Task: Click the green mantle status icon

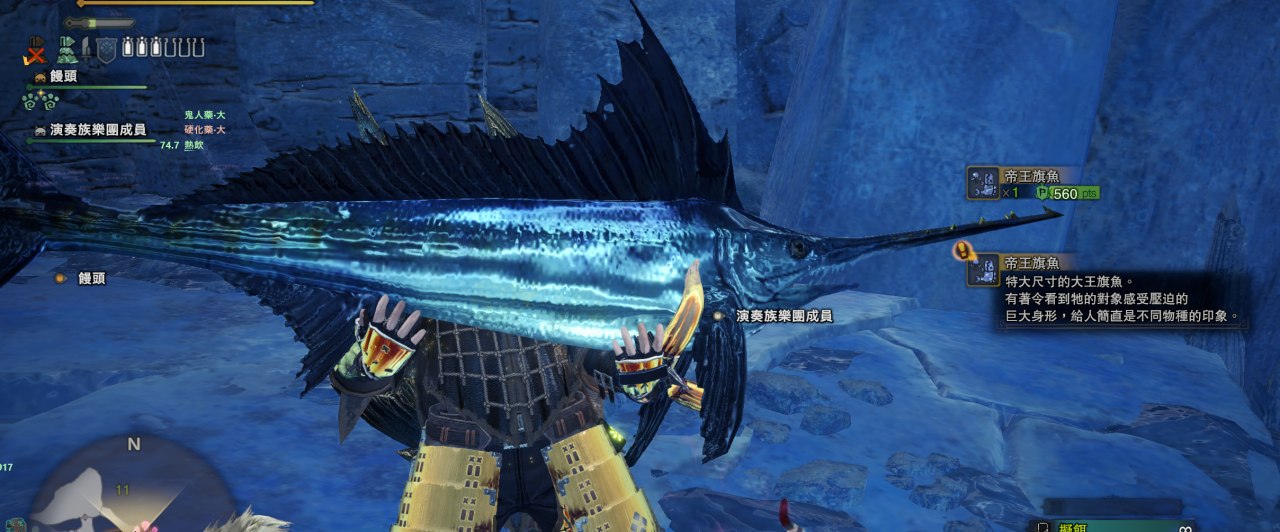Action: tap(67, 48)
